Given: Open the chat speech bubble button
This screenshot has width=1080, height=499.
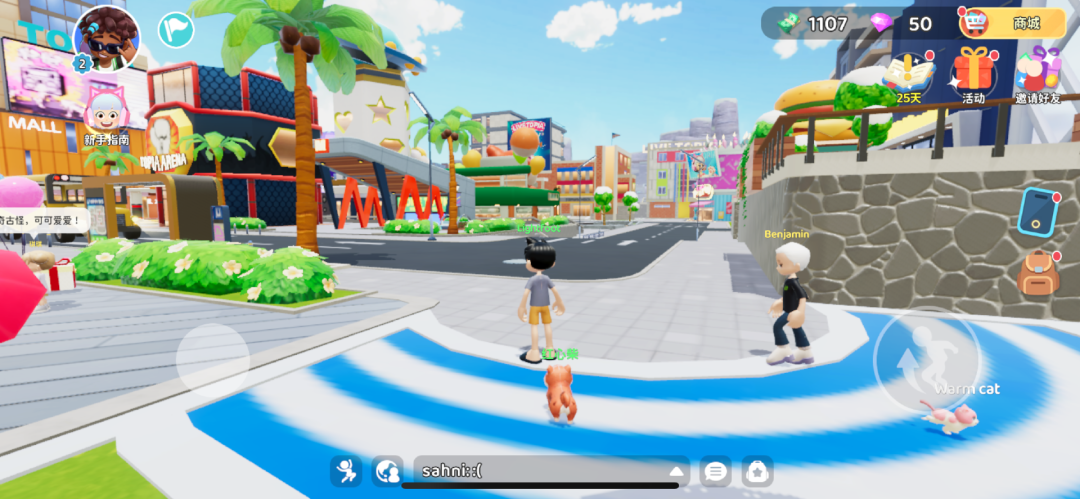Looking at the screenshot, I should 715,471.
